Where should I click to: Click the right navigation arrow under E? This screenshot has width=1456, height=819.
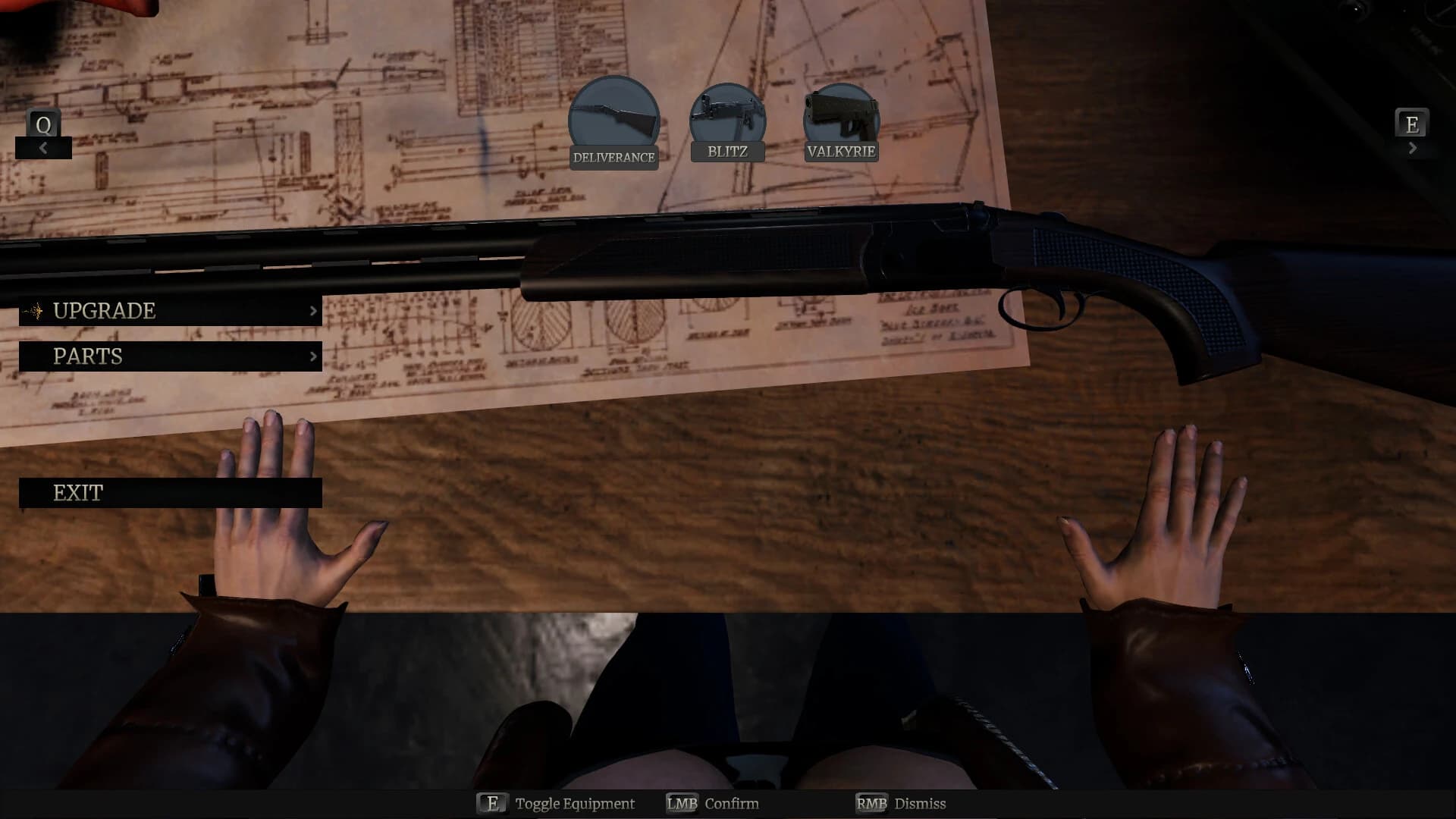1413,147
